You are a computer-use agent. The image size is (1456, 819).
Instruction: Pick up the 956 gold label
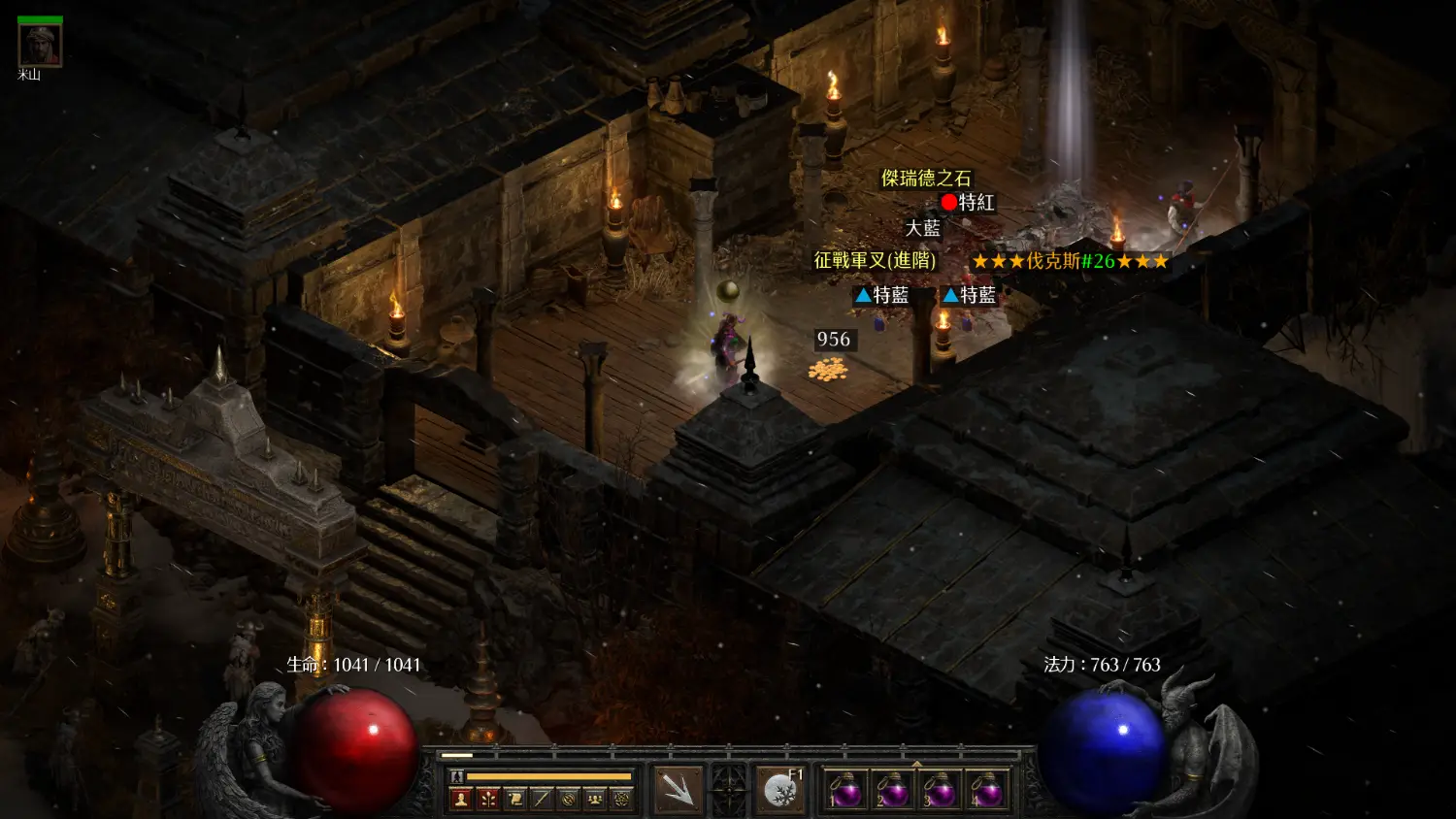point(833,339)
